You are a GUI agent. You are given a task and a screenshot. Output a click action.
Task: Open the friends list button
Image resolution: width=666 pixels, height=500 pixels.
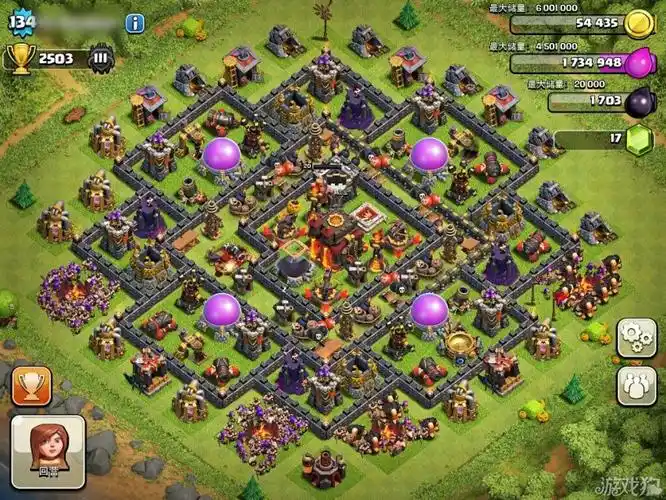(x=636, y=383)
